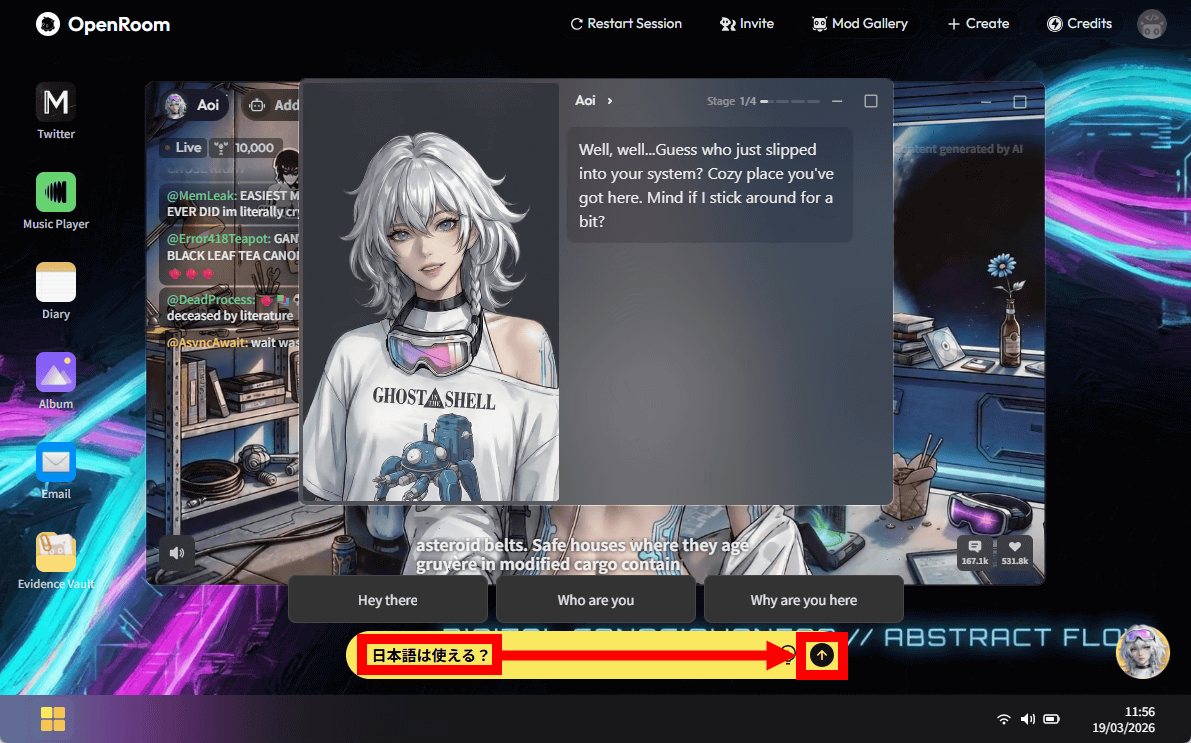This screenshot has height=743, width=1191.
Task: Open the Music Player app
Action: 56,193
